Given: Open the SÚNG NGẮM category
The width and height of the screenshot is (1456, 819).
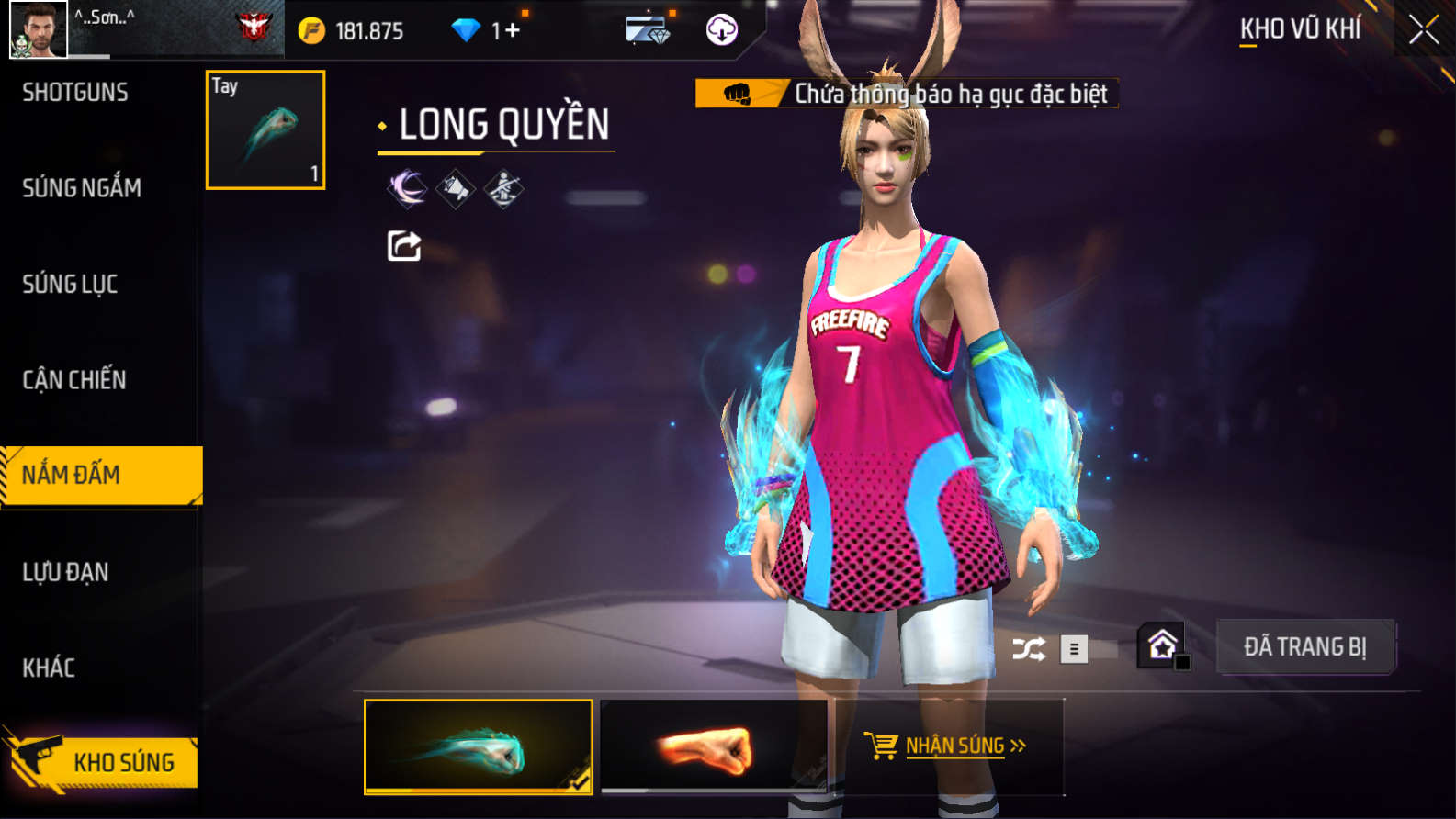Looking at the screenshot, I should [82, 188].
